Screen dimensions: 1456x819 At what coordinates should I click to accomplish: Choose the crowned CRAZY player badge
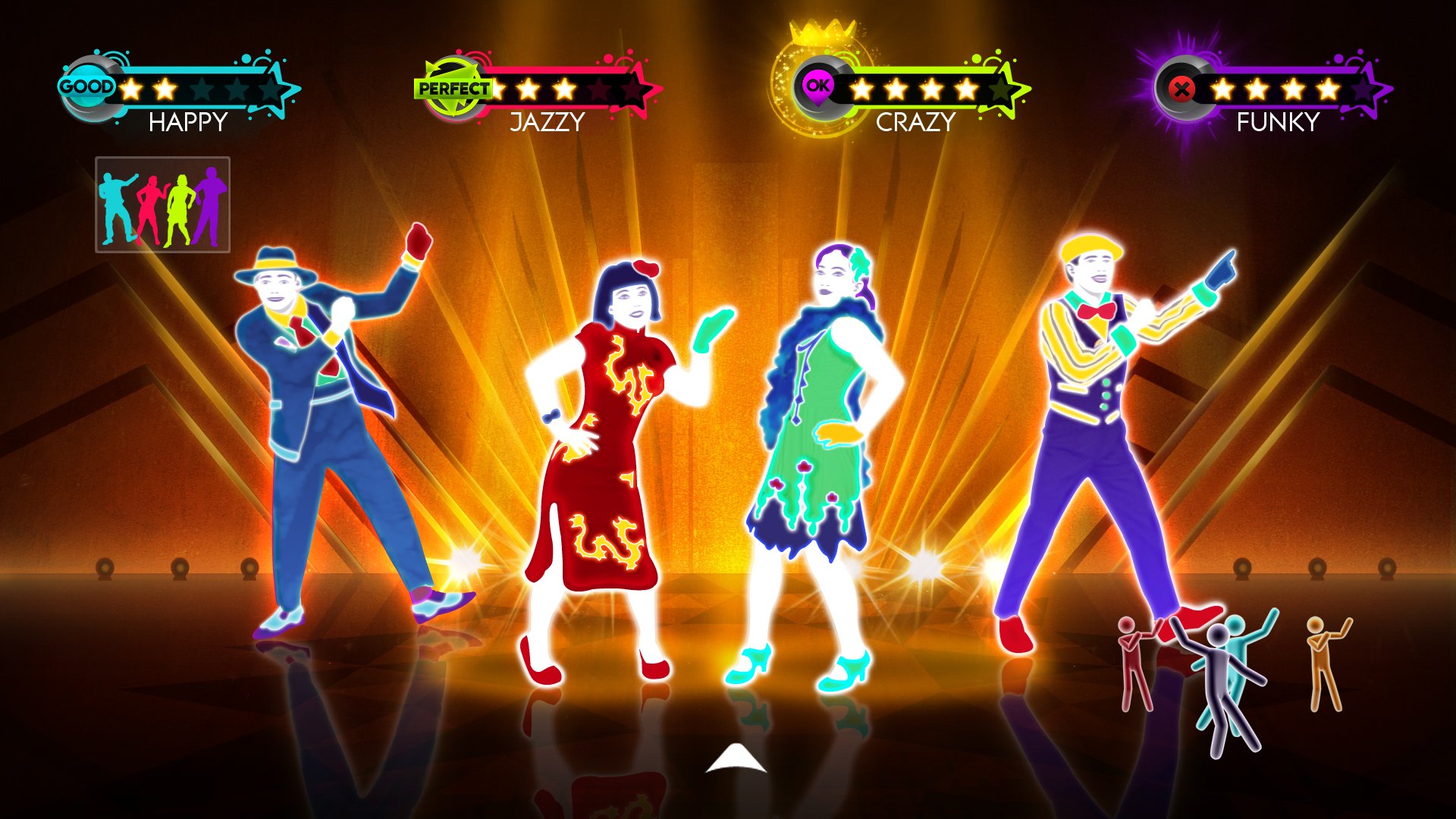817,86
